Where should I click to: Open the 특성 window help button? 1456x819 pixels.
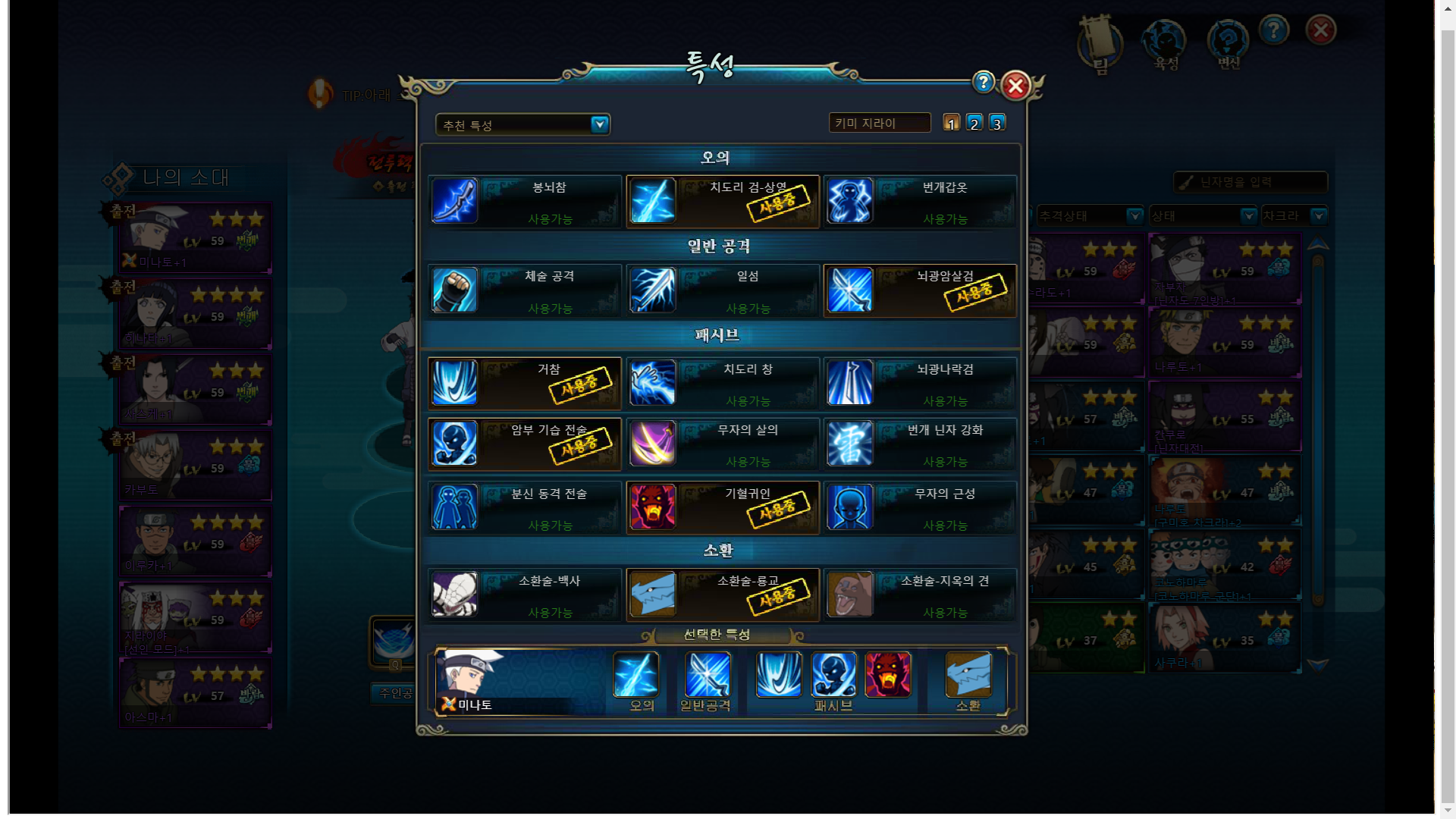pyautogui.click(x=984, y=82)
